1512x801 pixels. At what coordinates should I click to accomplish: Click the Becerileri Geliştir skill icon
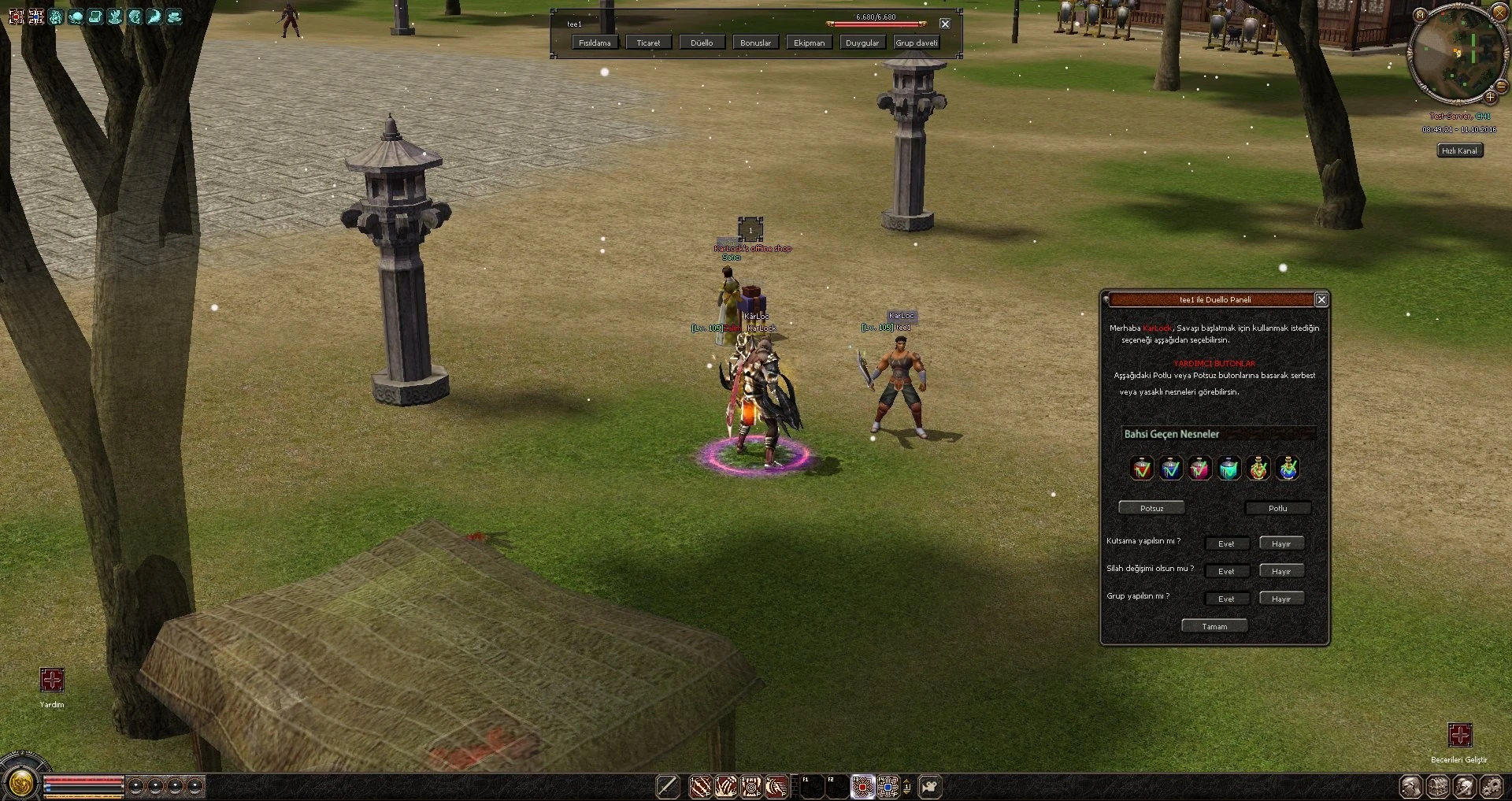(1460, 735)
